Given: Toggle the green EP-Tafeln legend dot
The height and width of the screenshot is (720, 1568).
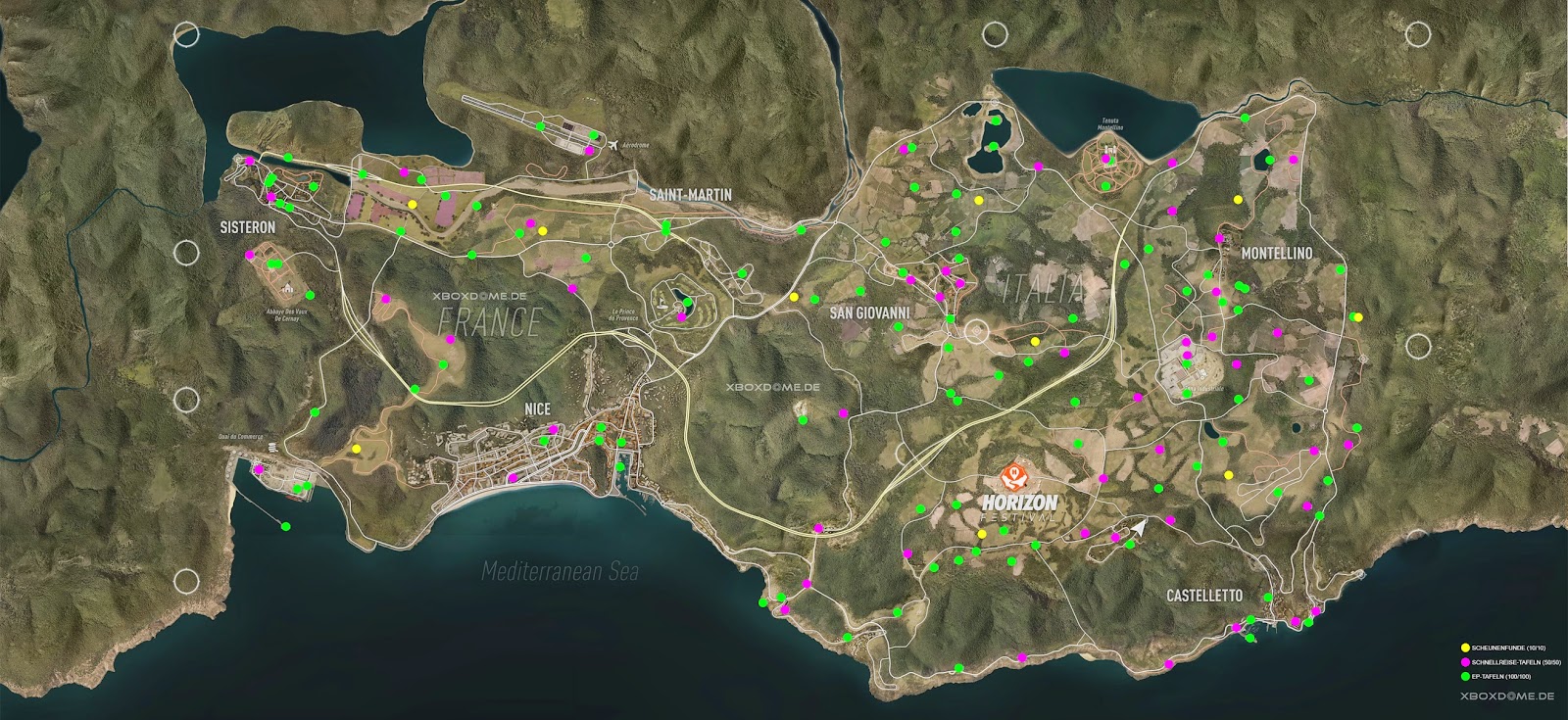Looking at the screenshot, I should point(1466,676).
